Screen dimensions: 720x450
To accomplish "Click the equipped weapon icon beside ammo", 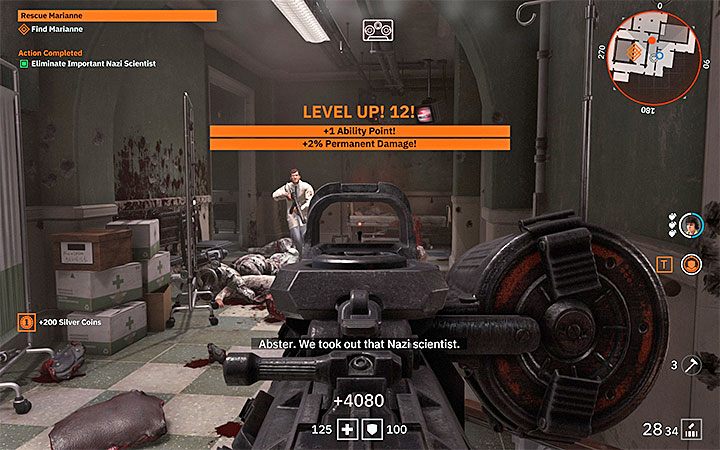I will click(x=692, y=430).
